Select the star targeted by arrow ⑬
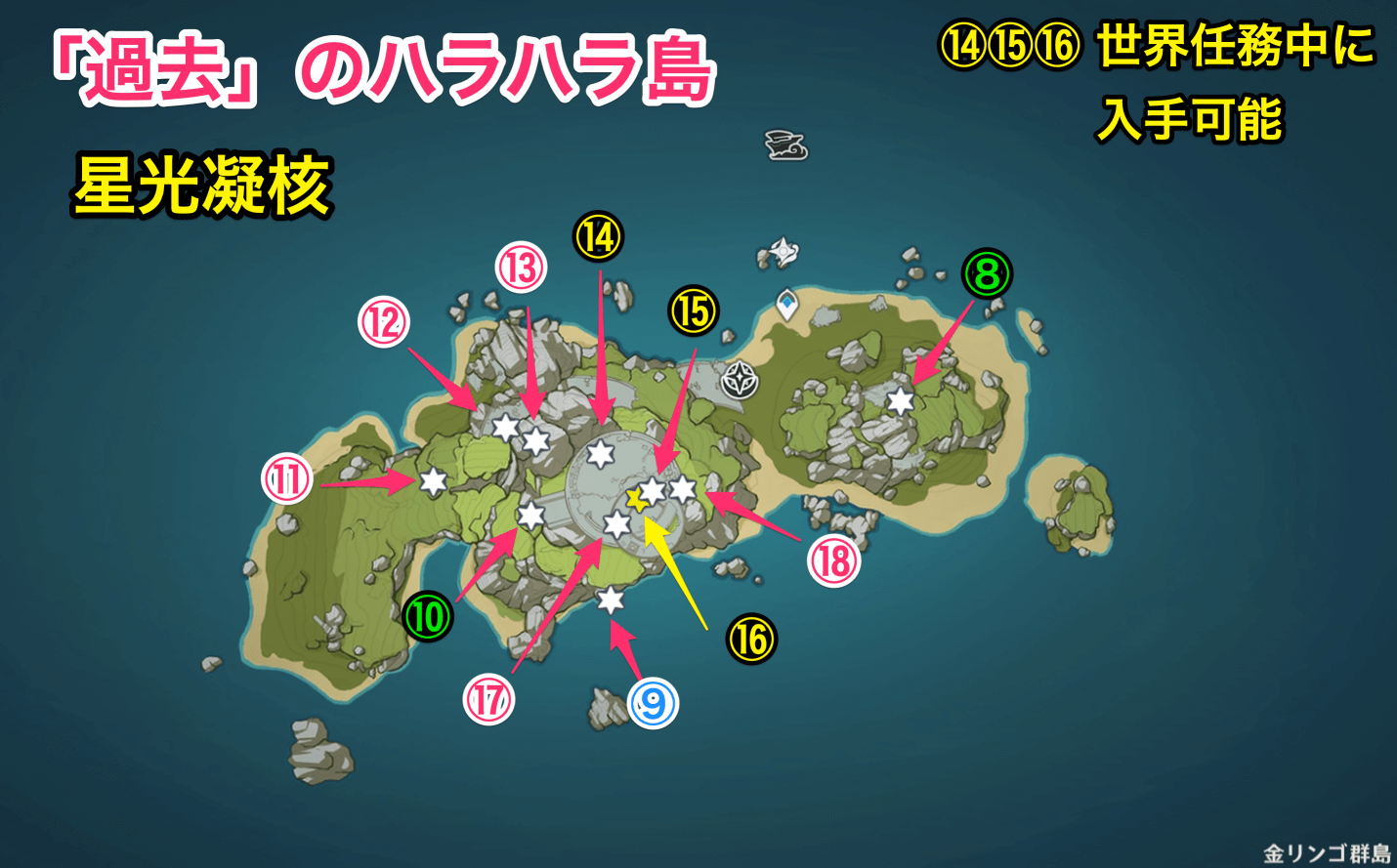 [534, 439]
